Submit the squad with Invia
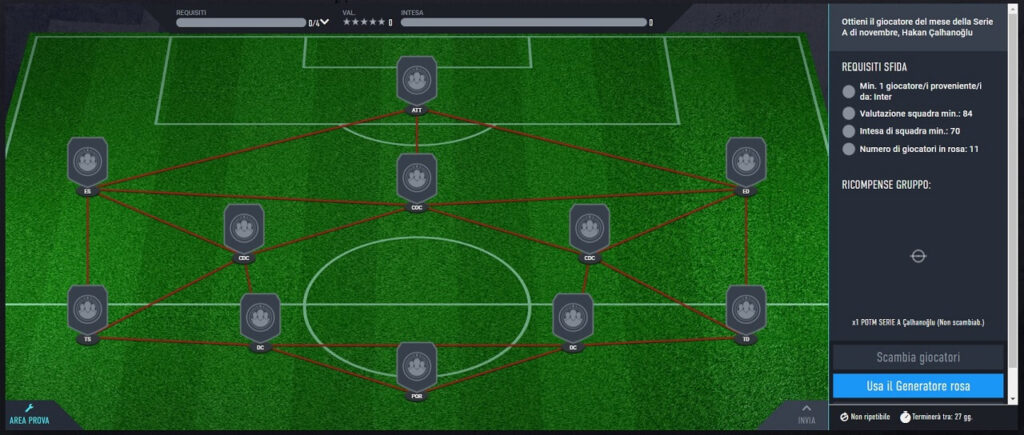Image resolution: width=1024 pixels, height=435 pixels. (x=806, y=414)
